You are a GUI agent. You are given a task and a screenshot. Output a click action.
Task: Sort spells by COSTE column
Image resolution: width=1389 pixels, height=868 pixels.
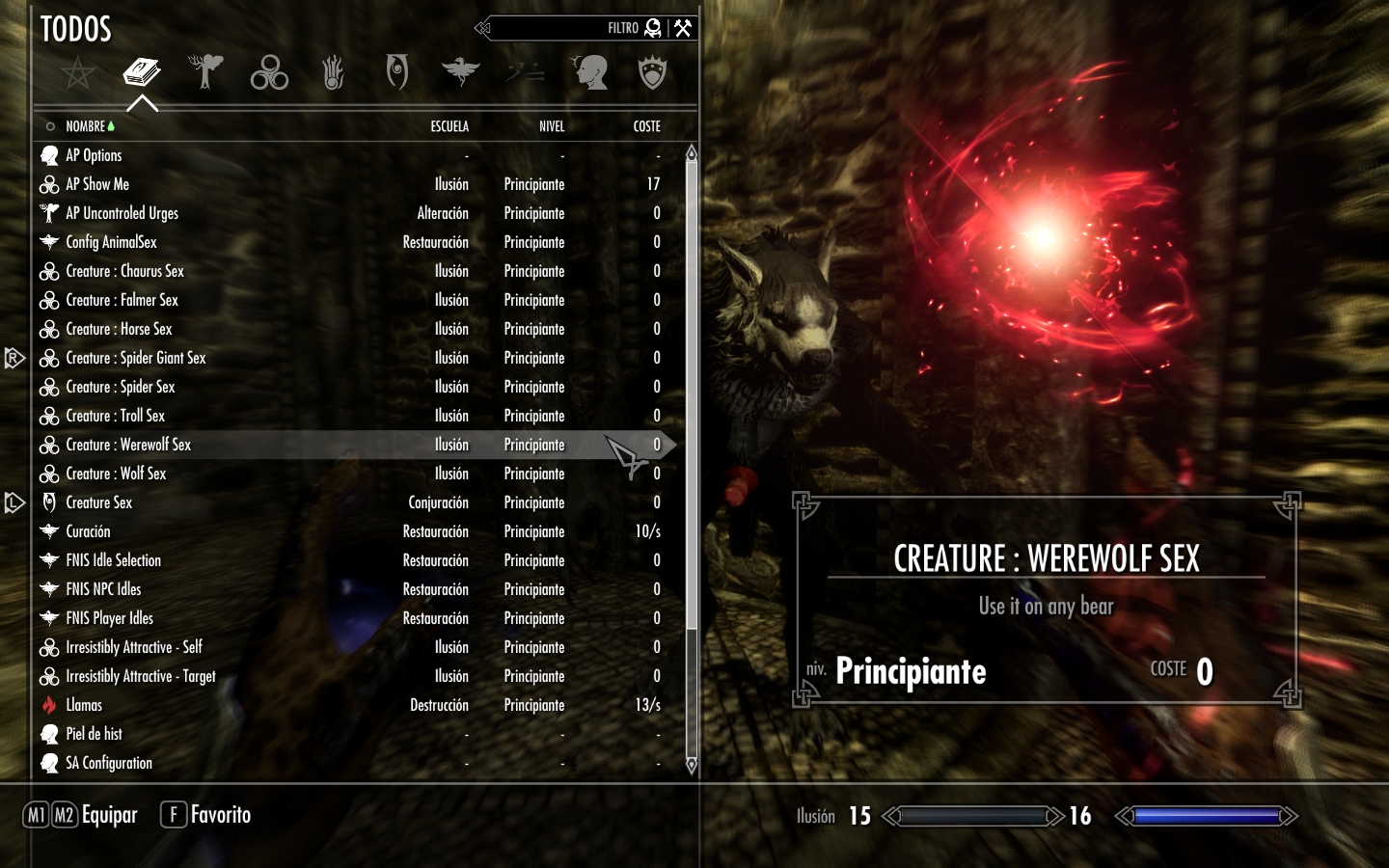[646, 126]
